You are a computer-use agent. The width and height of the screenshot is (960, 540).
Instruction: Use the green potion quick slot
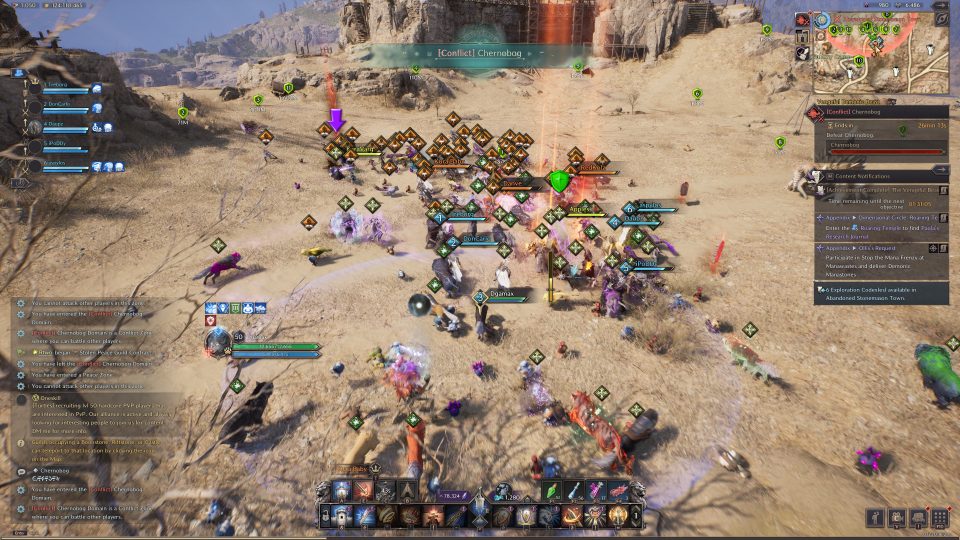[x=552, y=490]
